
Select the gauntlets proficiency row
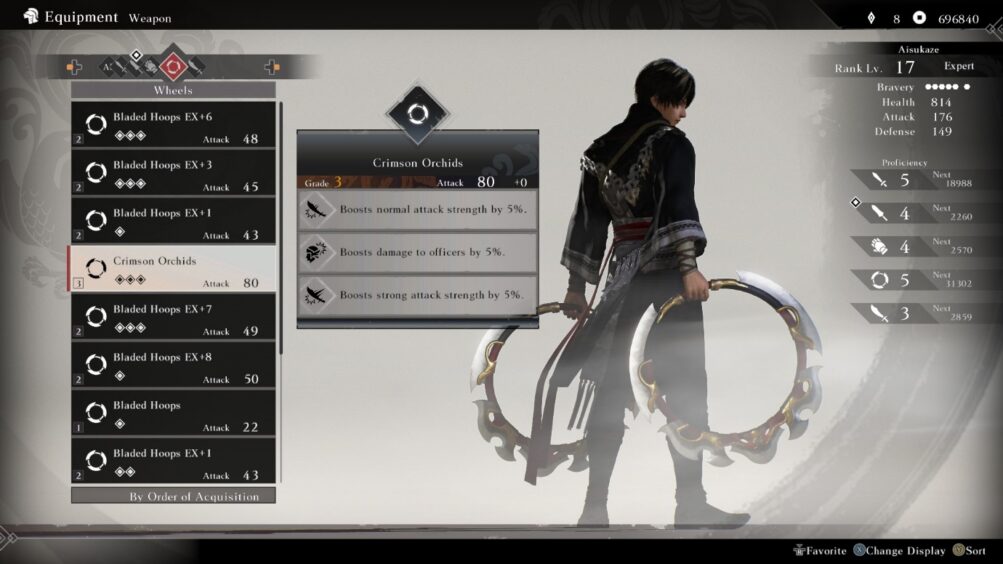tap(905, 247)
